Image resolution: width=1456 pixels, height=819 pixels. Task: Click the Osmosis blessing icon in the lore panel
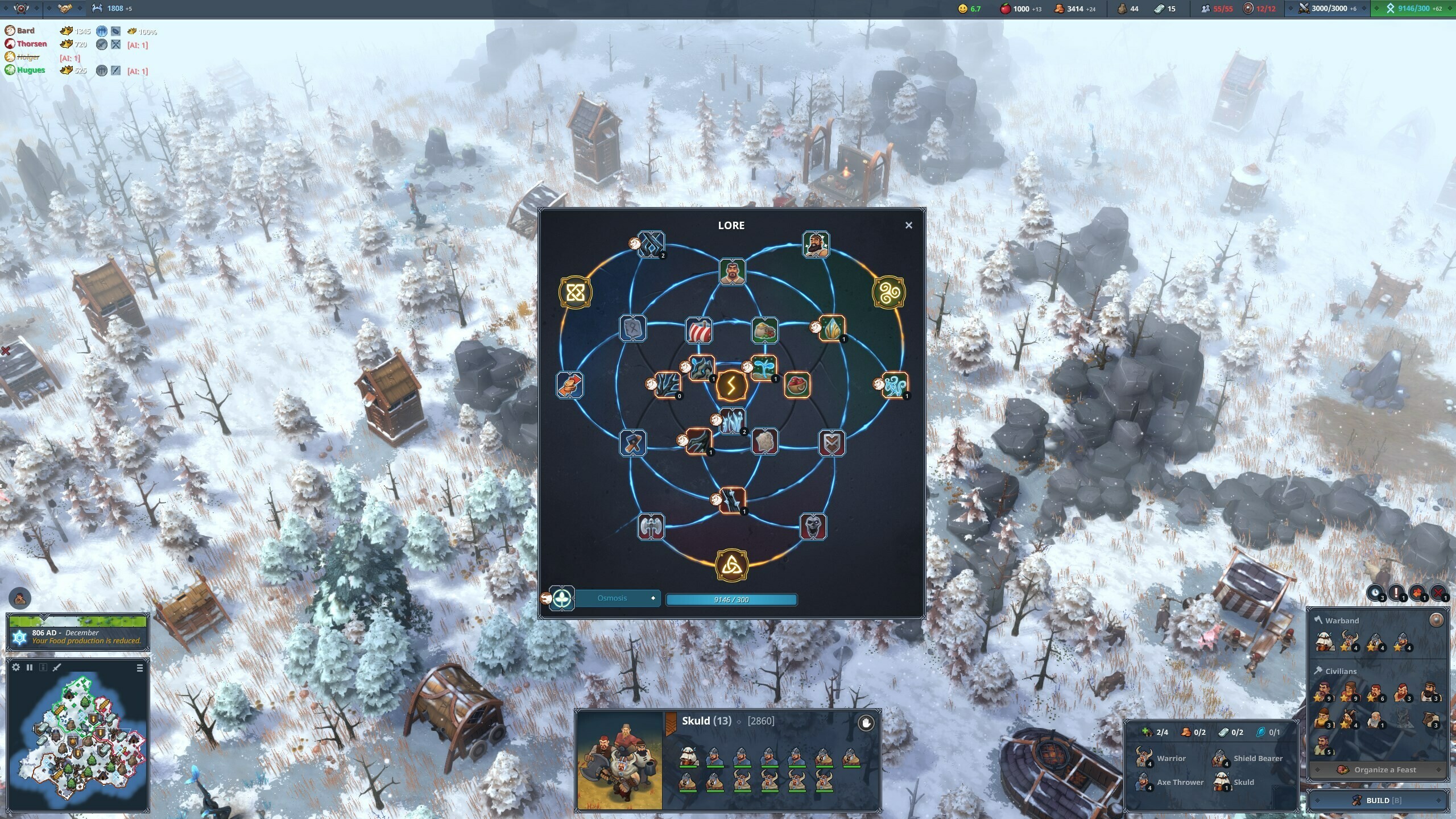coord(561,598)
